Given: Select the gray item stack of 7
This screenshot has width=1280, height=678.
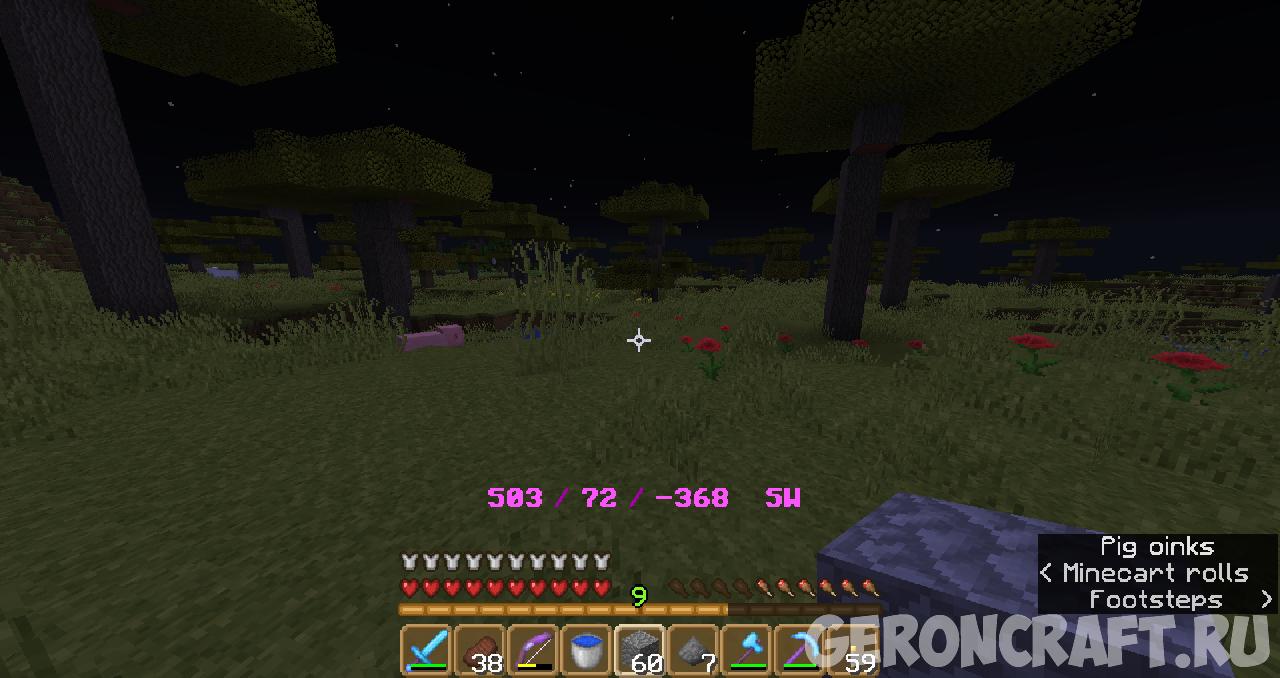Looking at the screenshot, I should click(x=694, y=650).
